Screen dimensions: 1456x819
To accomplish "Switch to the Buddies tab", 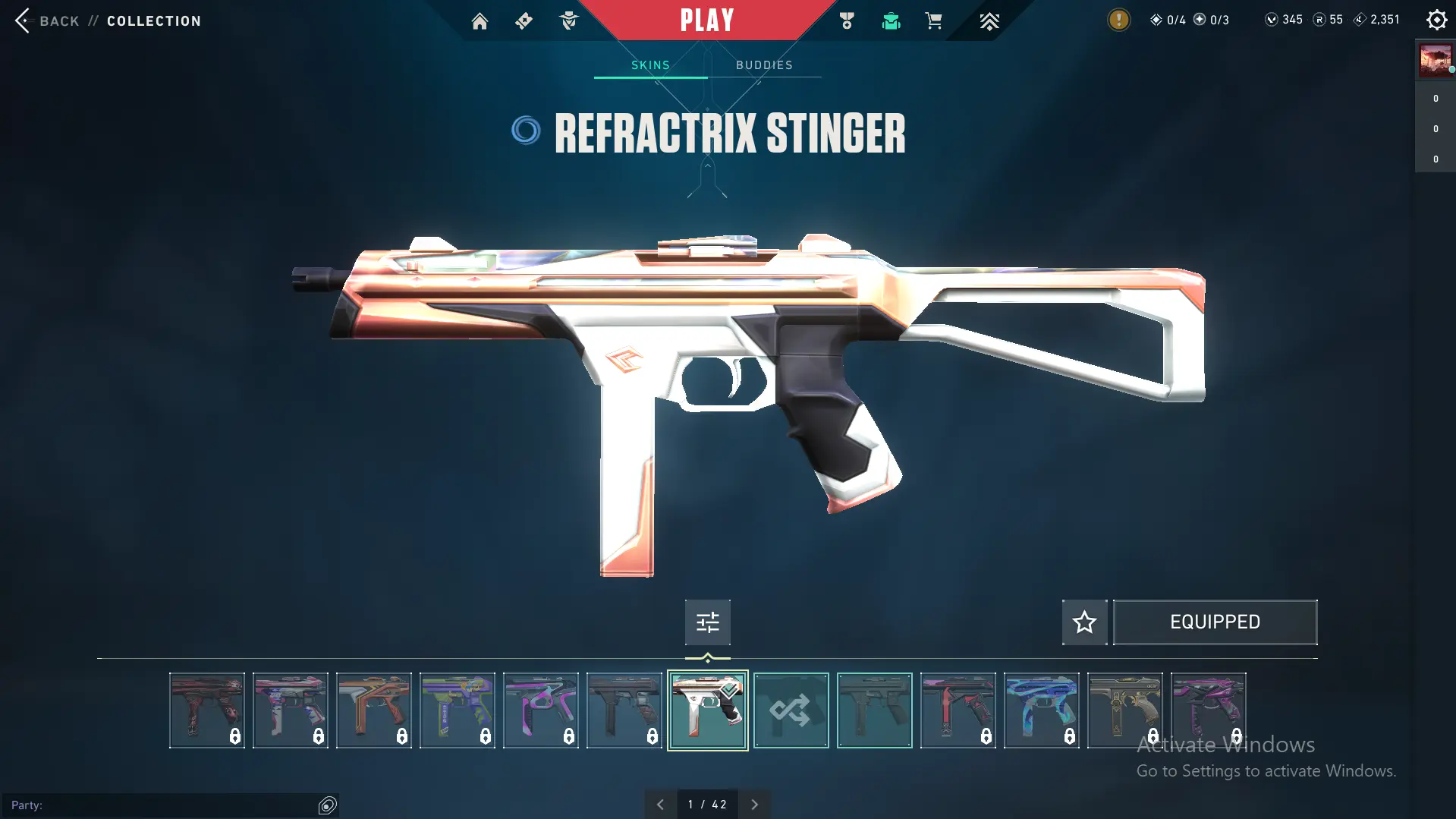I will pos(764,65).
